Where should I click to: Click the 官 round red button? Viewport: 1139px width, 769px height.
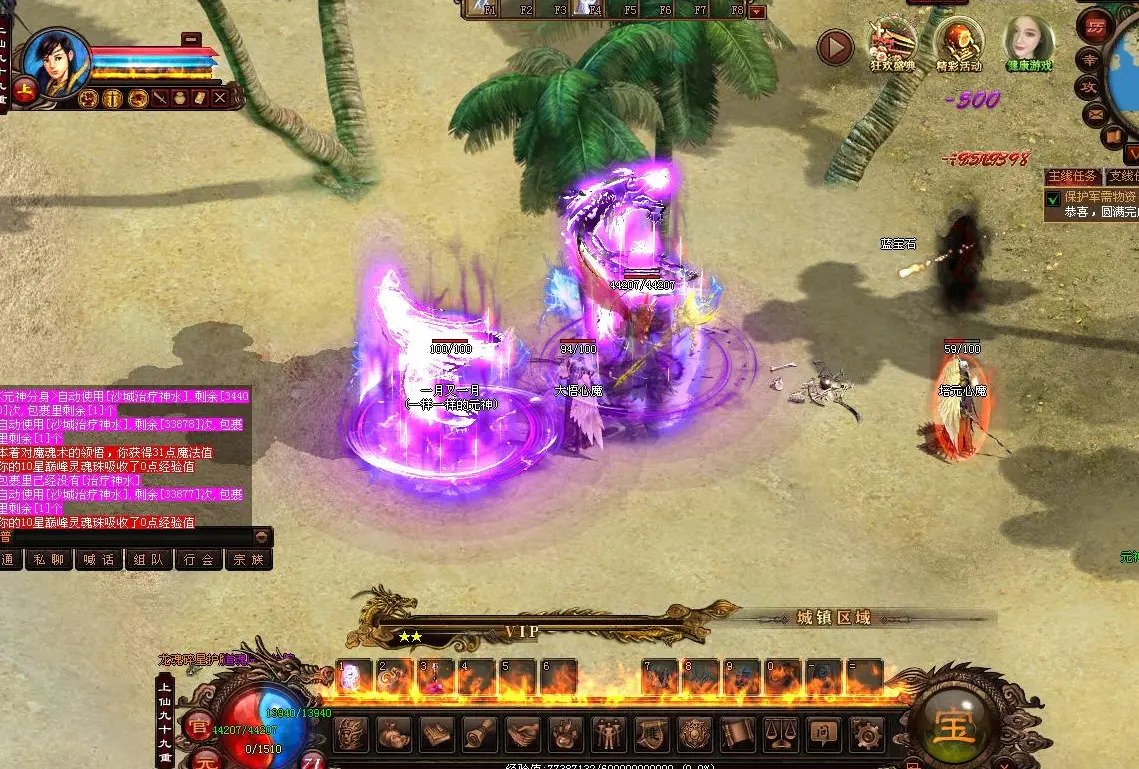[200, 727]
